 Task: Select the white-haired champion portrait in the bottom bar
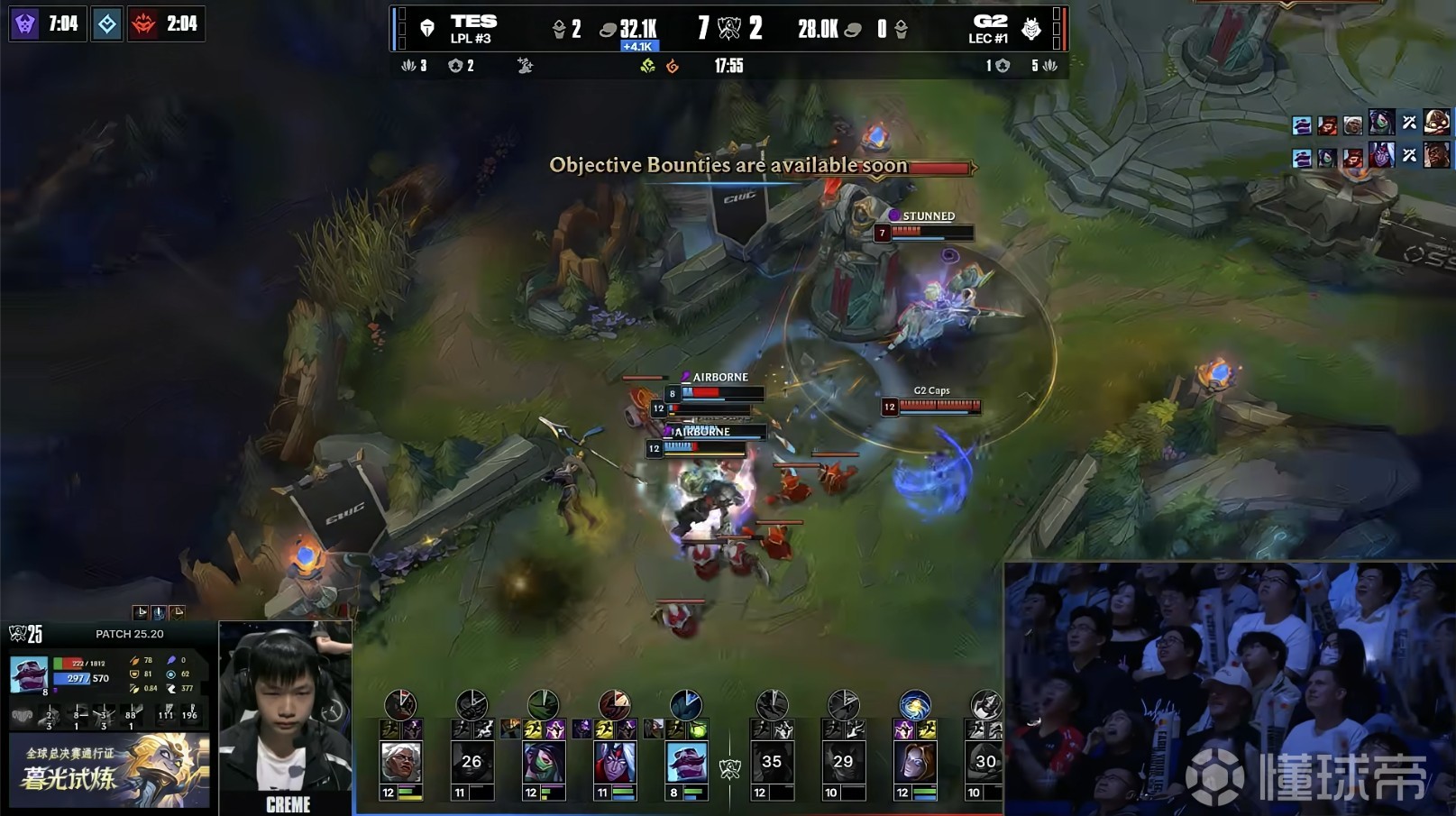(x=400, y=763)
